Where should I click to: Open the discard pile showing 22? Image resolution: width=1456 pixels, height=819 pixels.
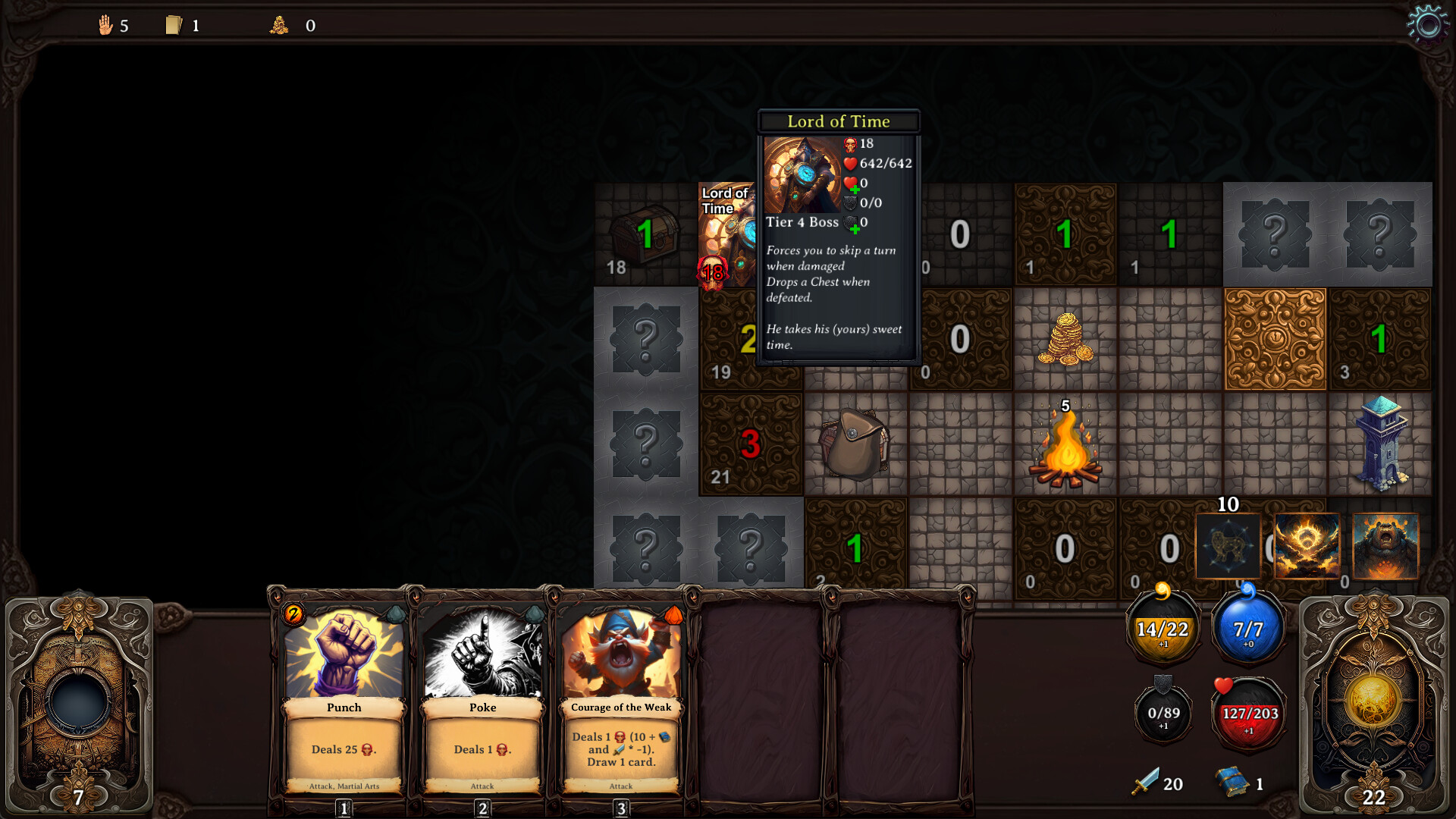[x=1373, y=701]
